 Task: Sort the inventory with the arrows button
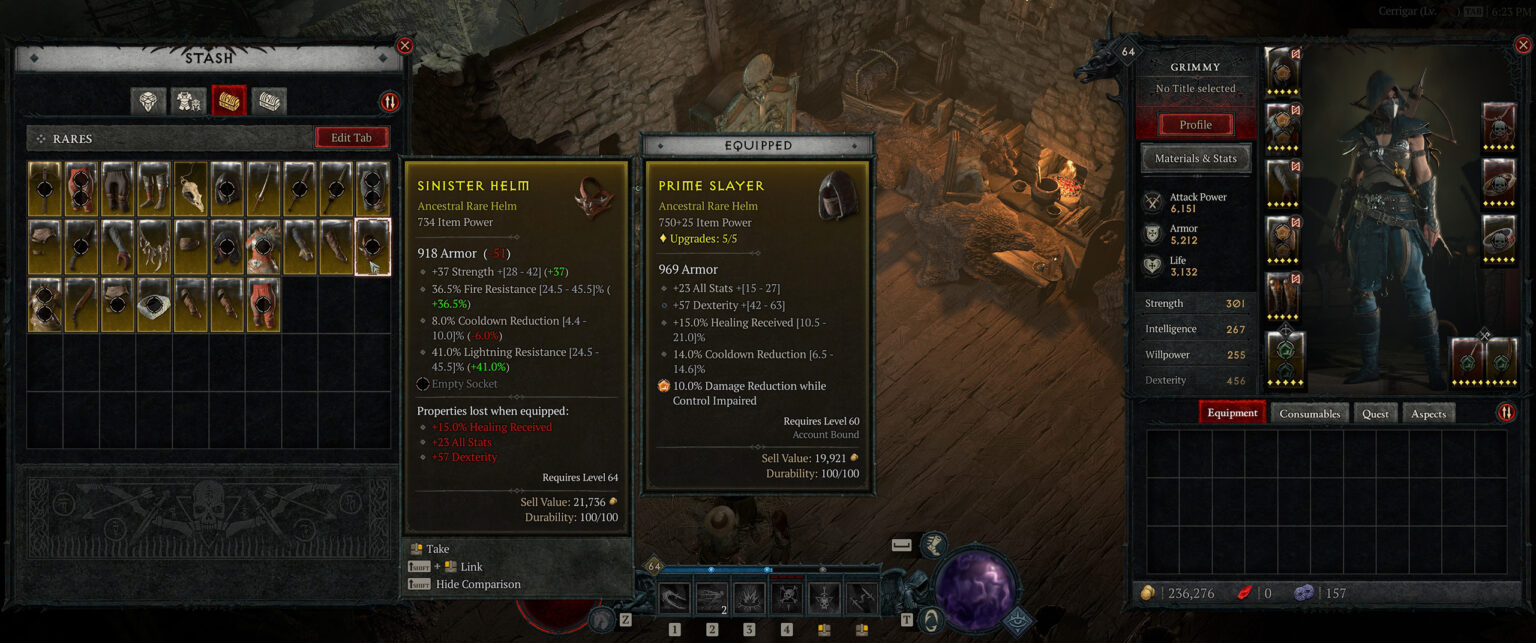pyautogui.click(x=1506, y=413)
